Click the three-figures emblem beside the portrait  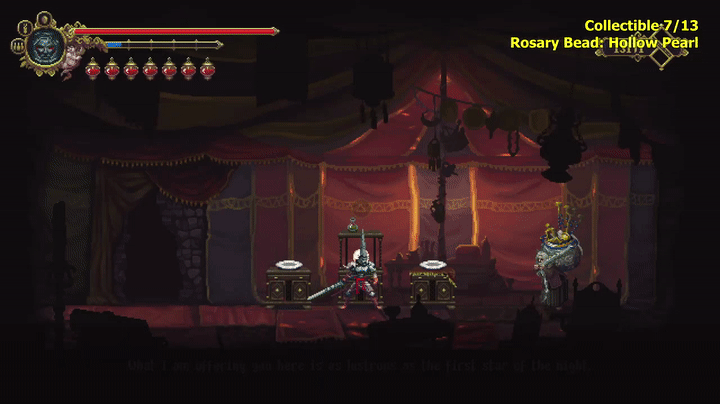pos(17,44)
